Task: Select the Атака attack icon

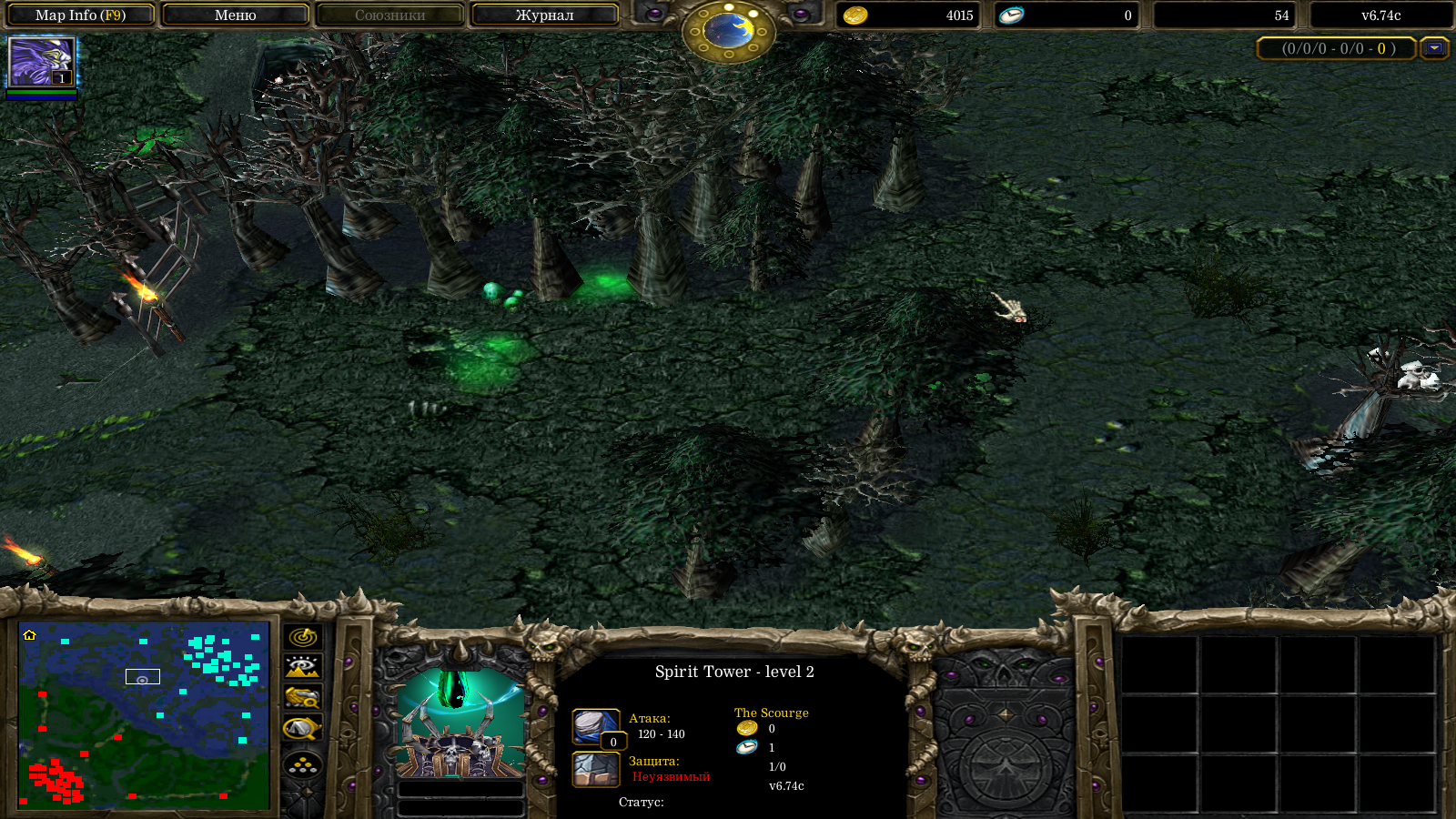Action: coord(595,726)
